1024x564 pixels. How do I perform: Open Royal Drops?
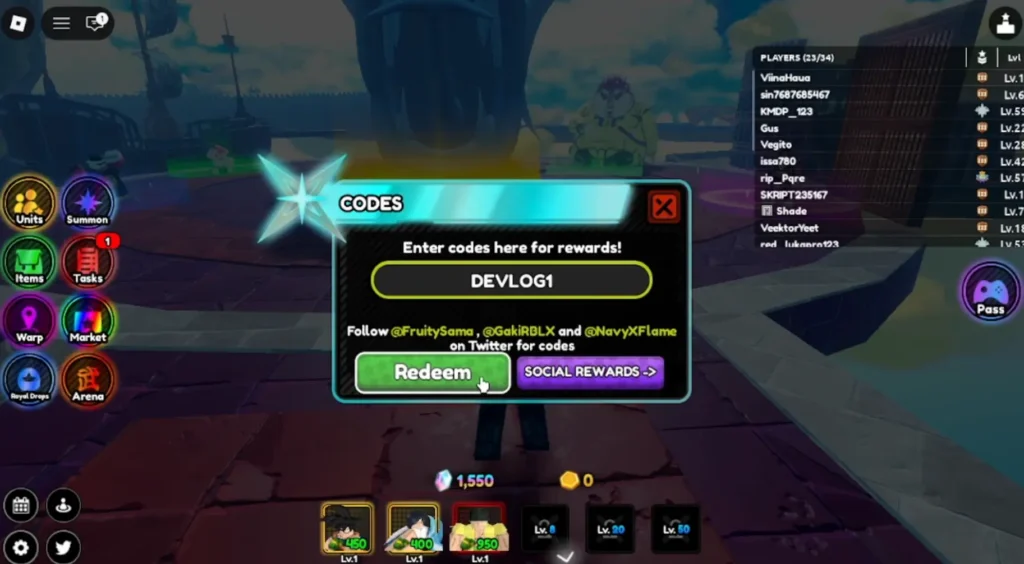coord(29,380)
